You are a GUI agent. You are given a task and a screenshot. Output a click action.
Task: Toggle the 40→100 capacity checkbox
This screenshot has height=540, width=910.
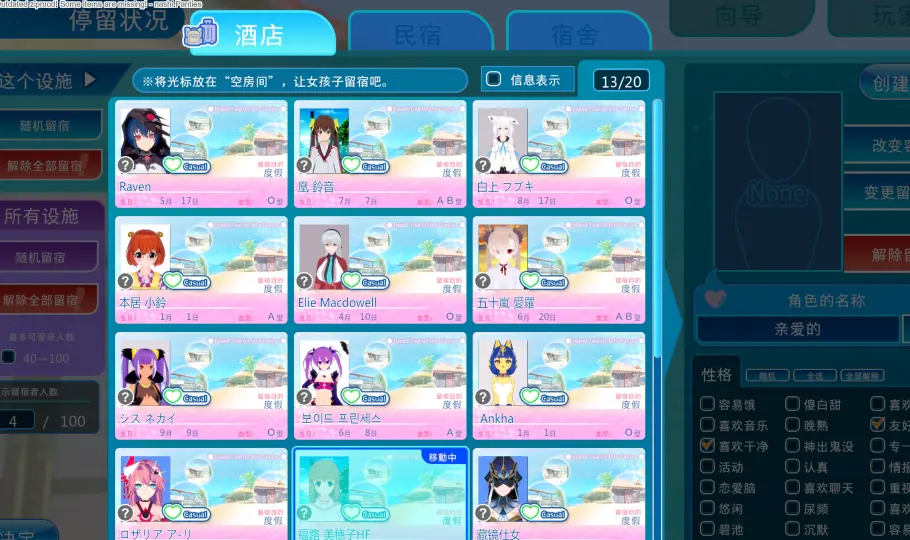[x=9, y=357]
